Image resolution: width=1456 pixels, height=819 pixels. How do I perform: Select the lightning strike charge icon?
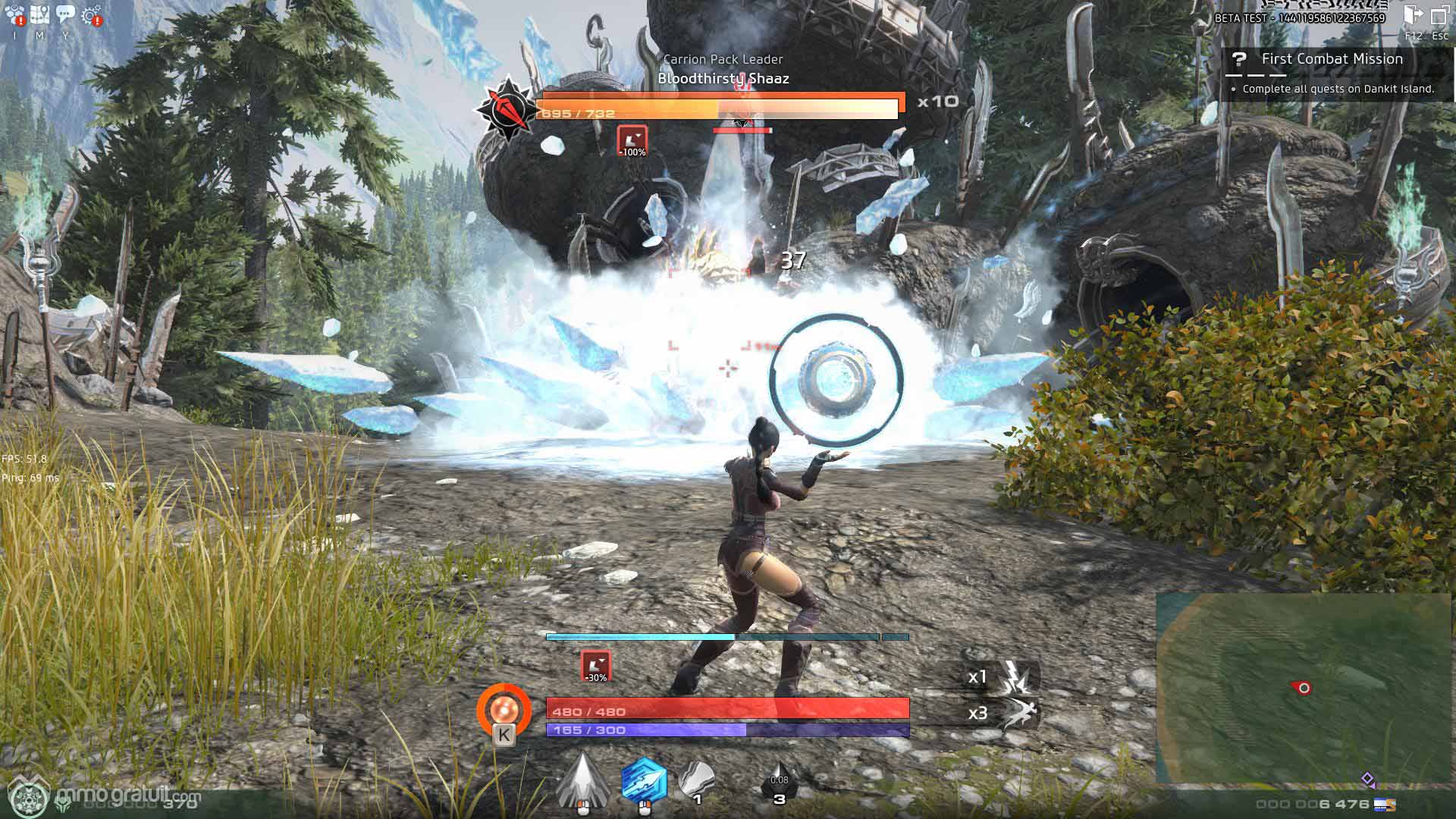[1015, 677]
